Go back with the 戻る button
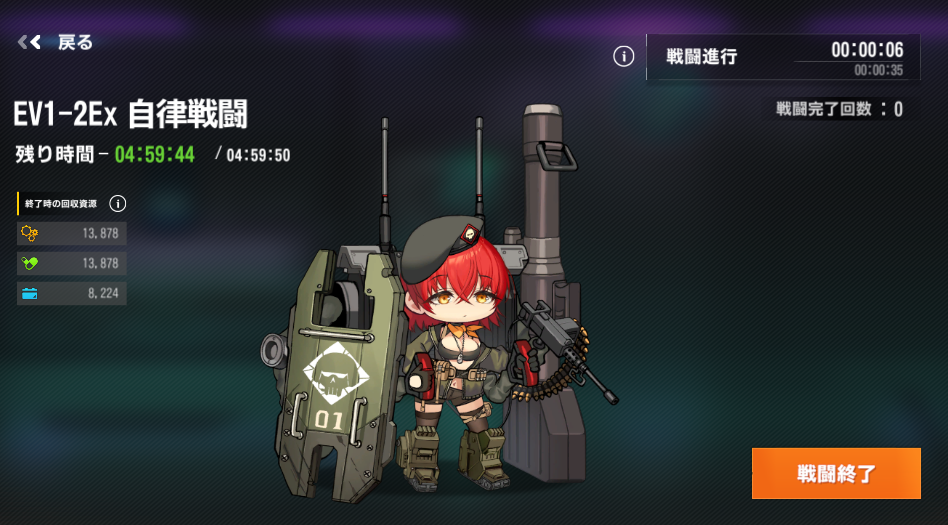This screenshot has width=948, height=525. 56,42
